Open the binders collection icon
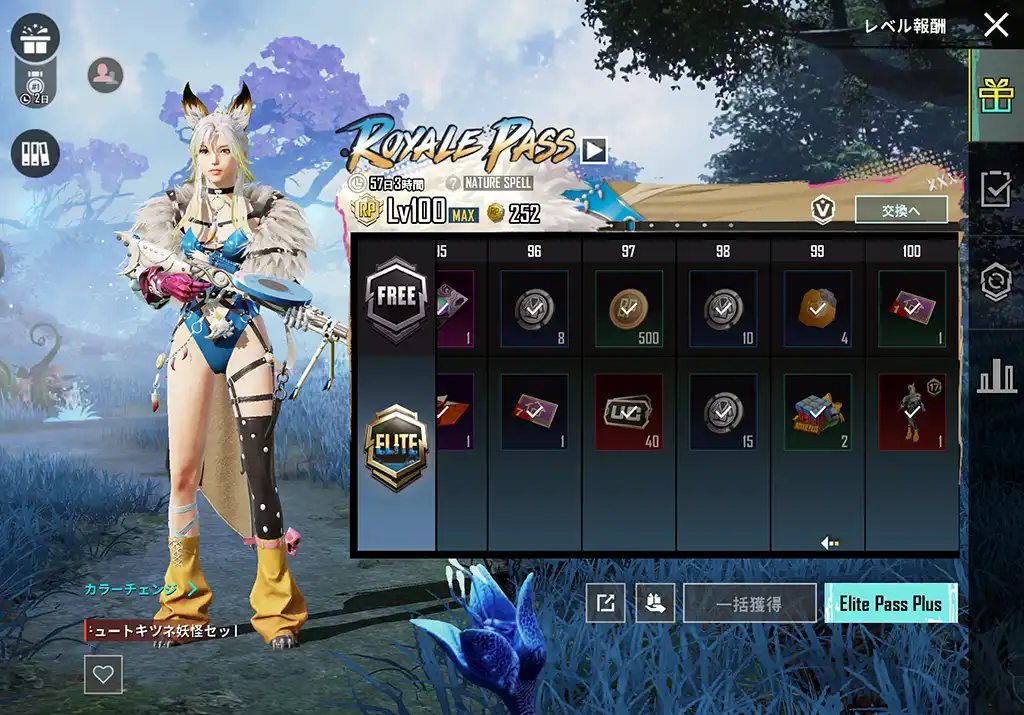Image resolution: width=1024 pixels, height=715 pixels. 36,154
